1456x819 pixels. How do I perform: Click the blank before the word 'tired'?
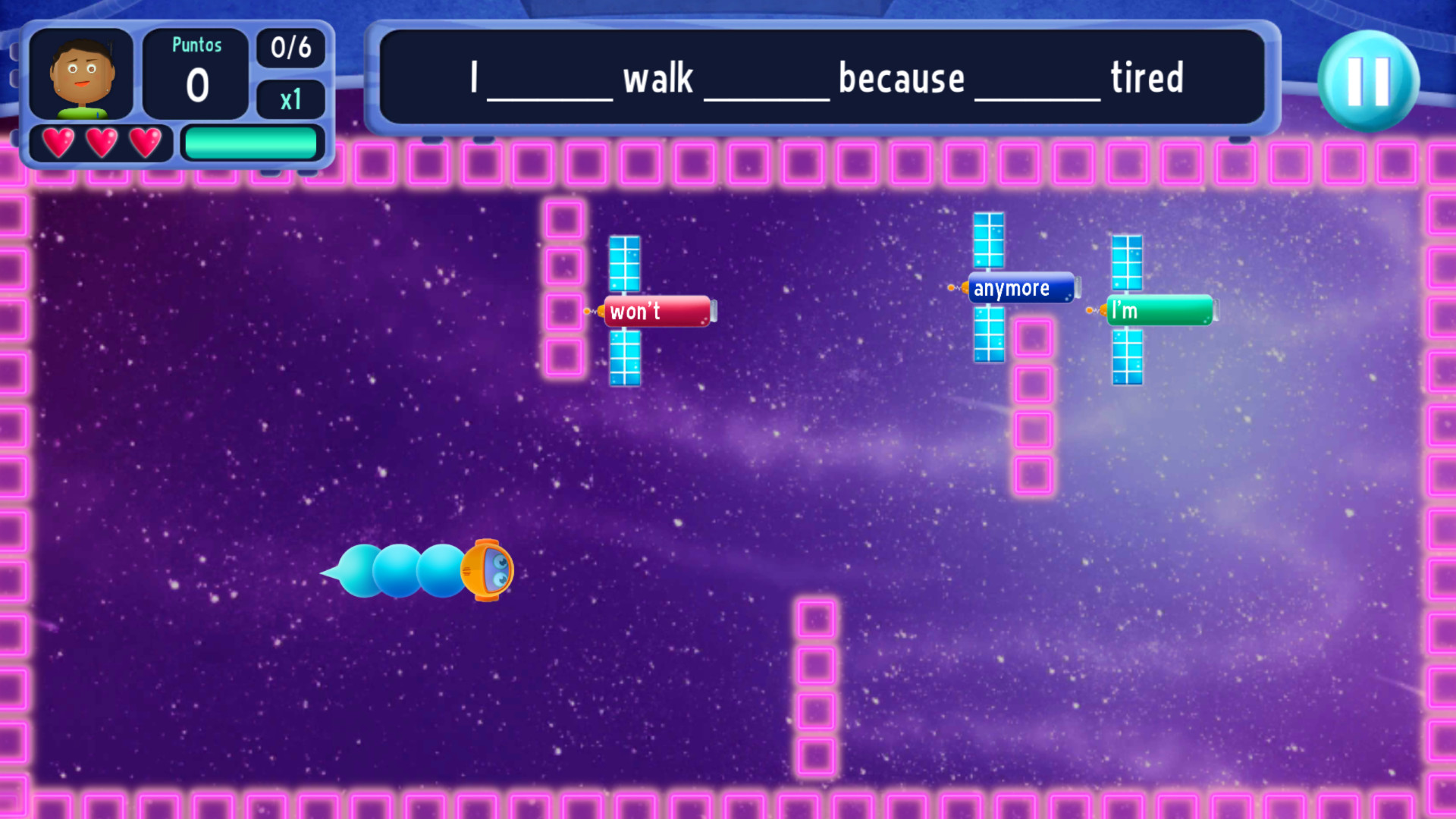(x=1037, y=87)
